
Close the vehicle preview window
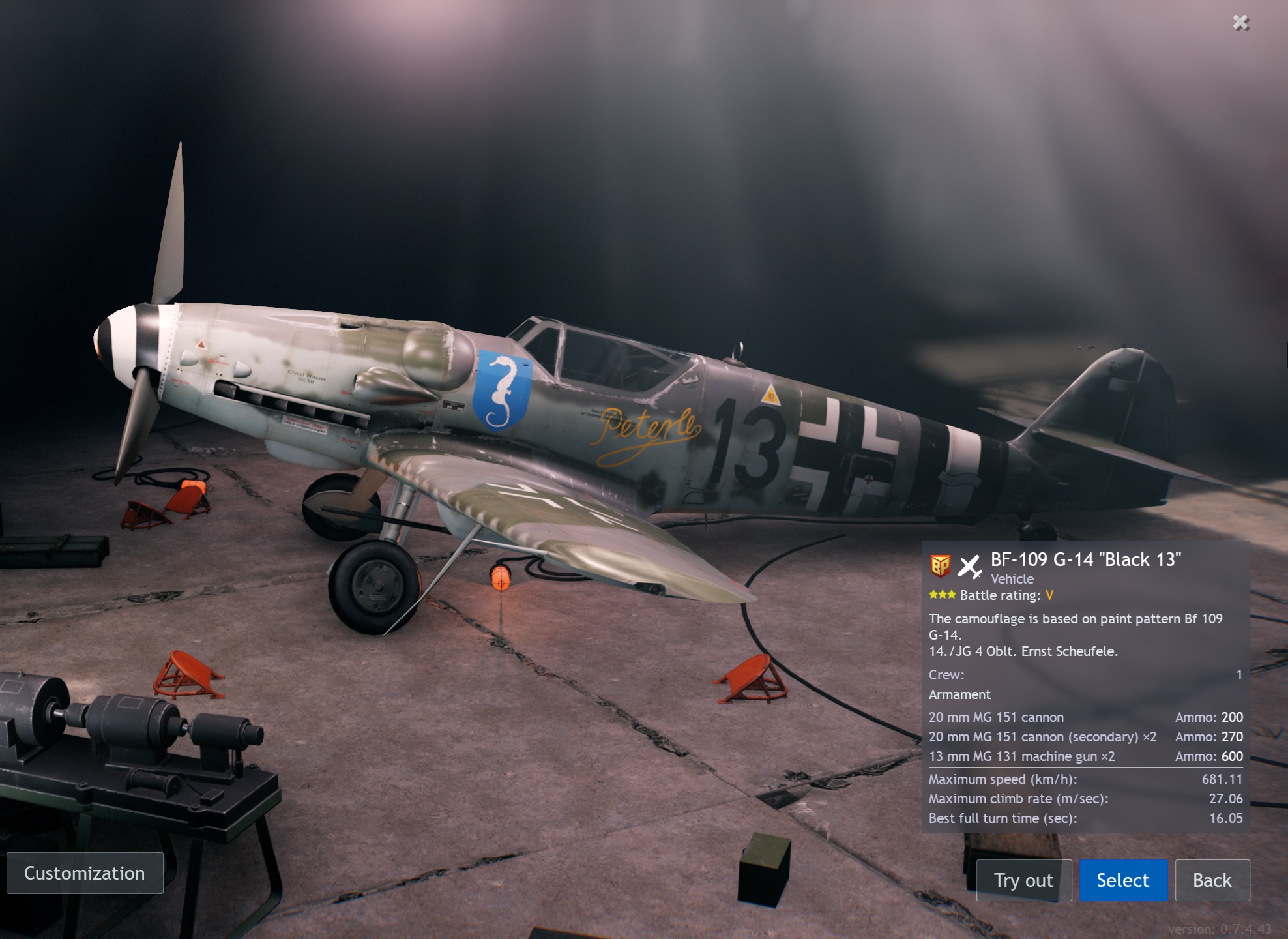1240,23
